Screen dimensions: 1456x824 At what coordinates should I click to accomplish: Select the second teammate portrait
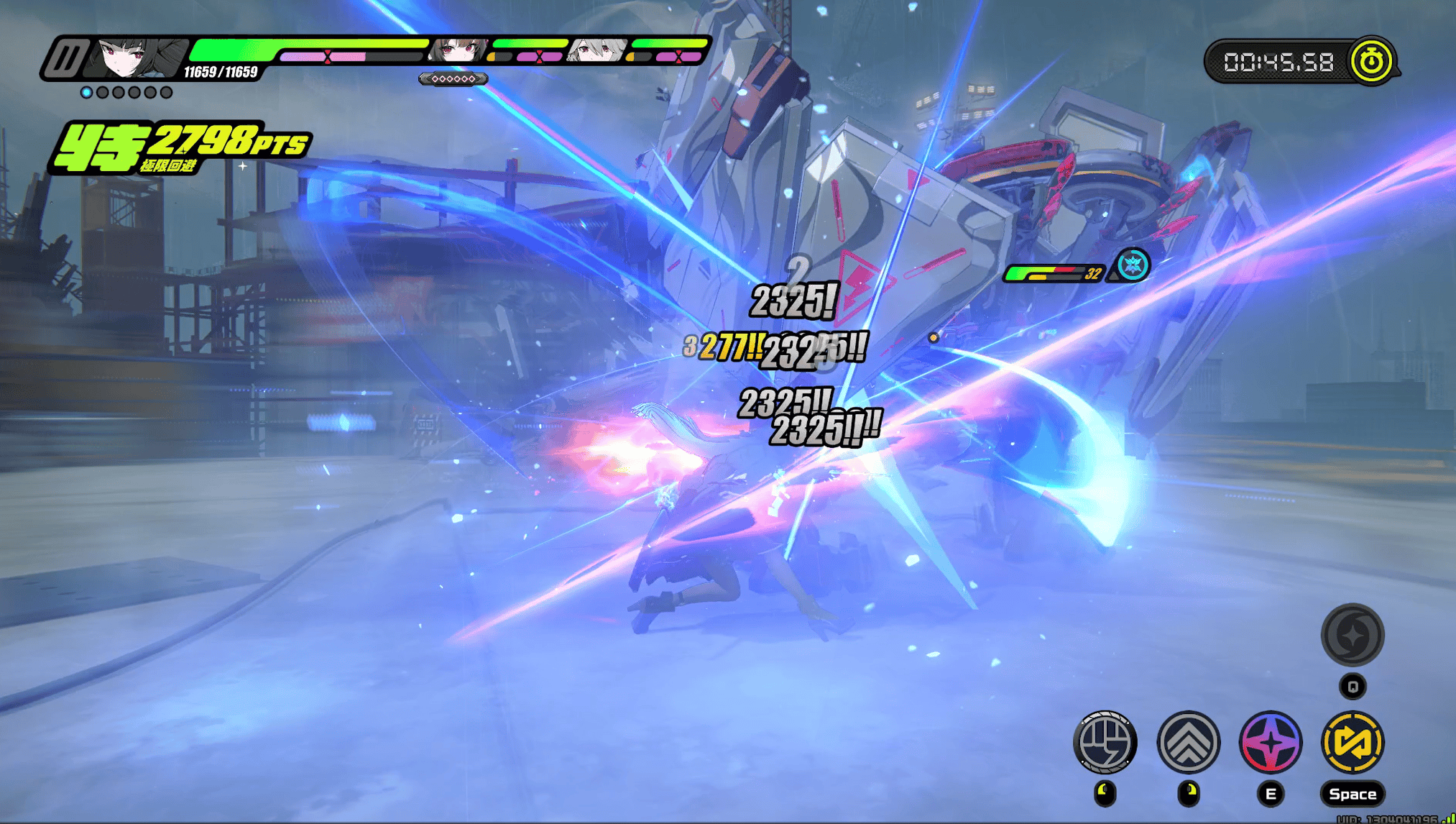click(458, 50)
